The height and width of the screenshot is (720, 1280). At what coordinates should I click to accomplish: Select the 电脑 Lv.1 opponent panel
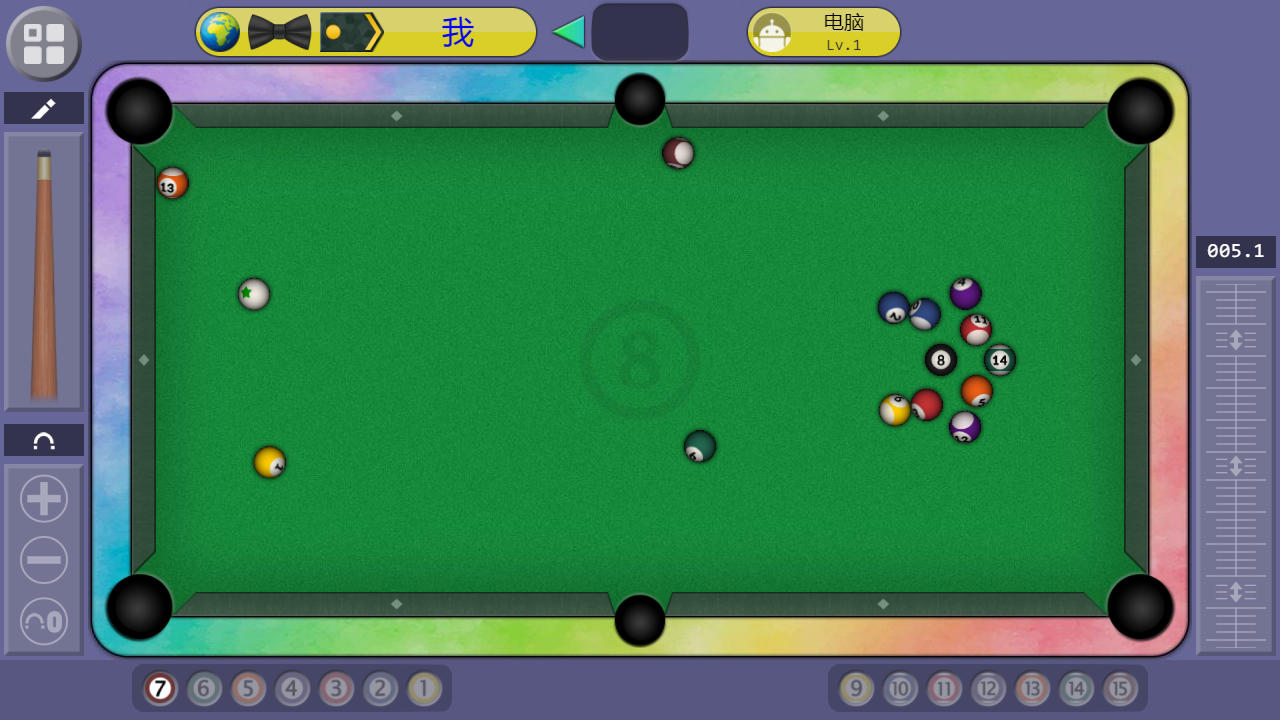pyautogui.click(x=822, y=31)
